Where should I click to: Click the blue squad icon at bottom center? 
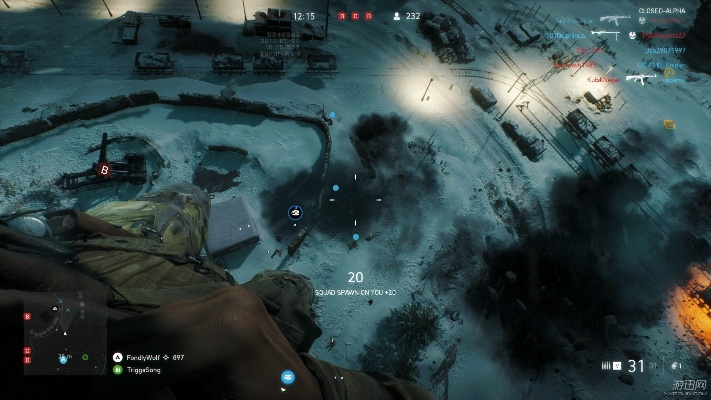tap(288, 377)
